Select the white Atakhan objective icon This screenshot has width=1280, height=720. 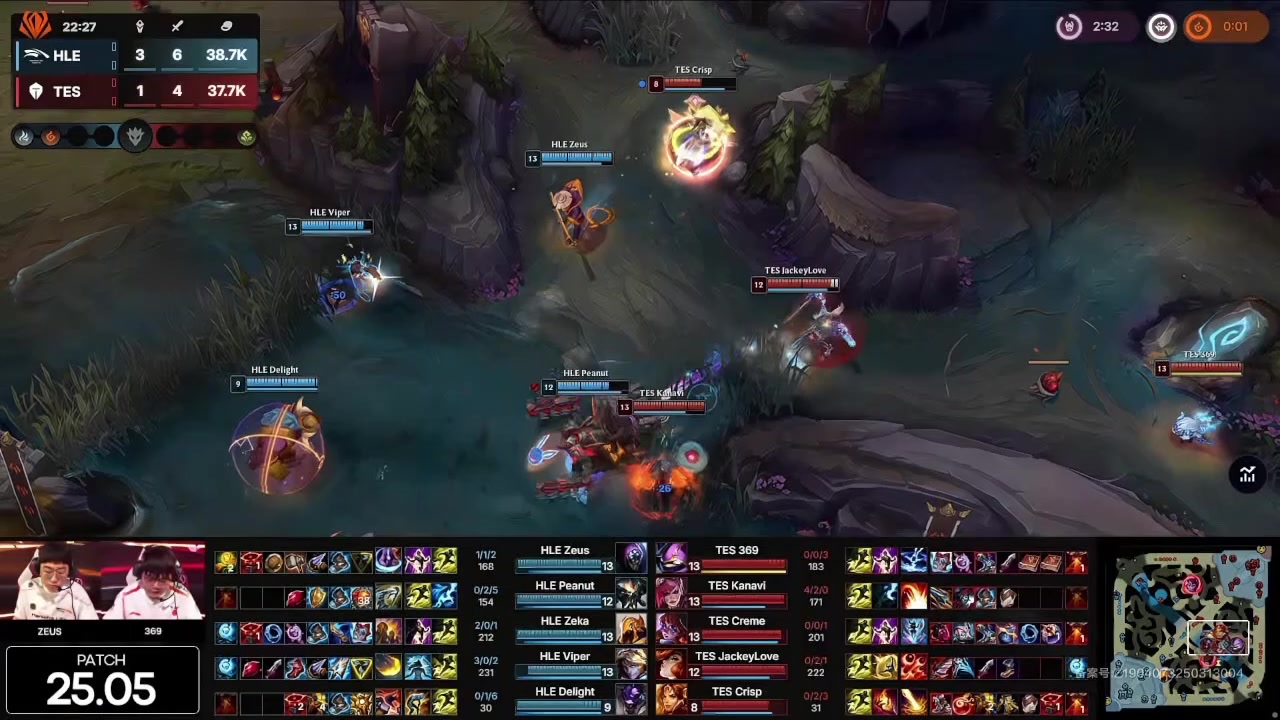pos(1160,27)
